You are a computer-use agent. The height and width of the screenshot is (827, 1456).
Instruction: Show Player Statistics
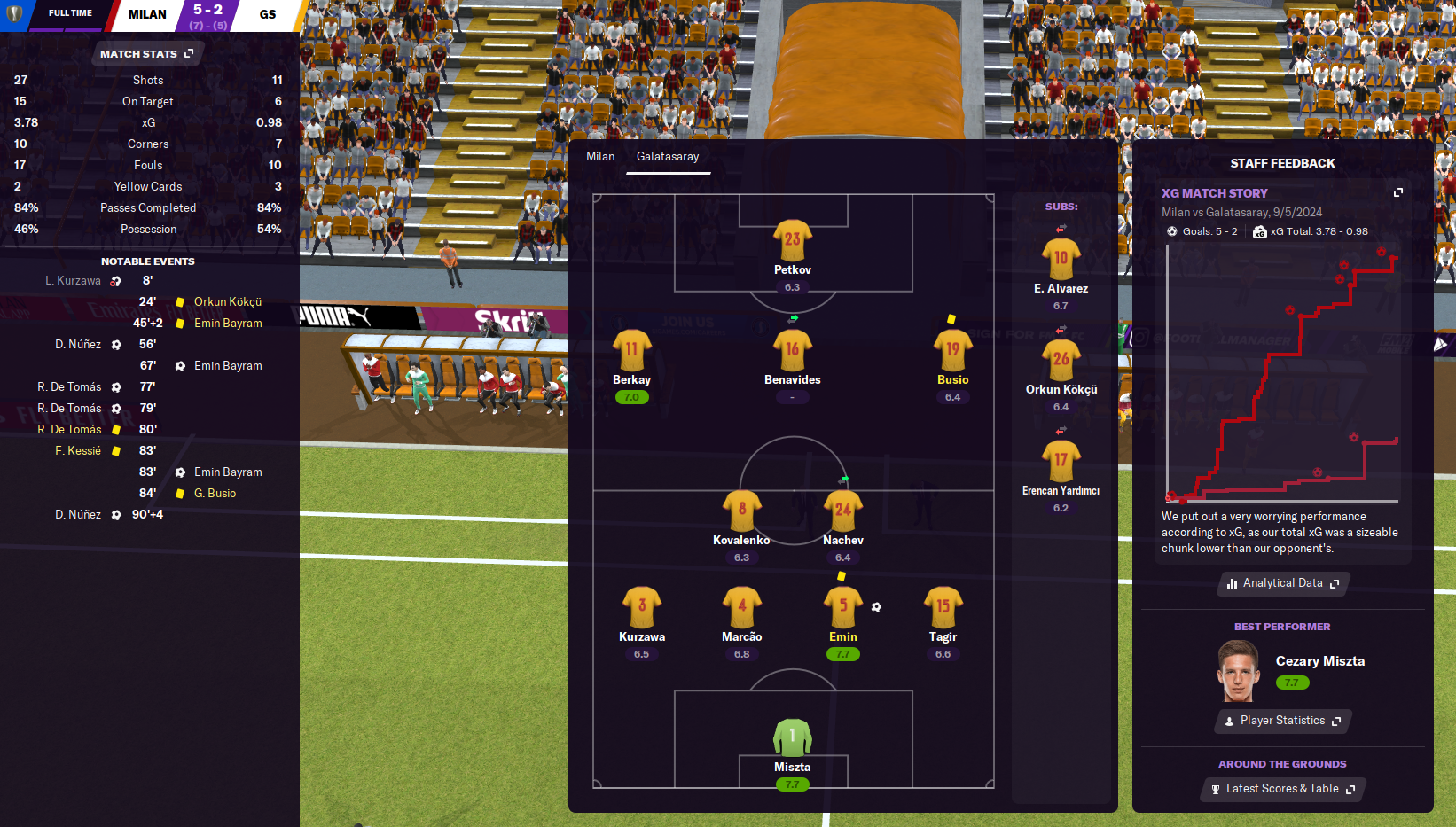[x=1282, y=721]
